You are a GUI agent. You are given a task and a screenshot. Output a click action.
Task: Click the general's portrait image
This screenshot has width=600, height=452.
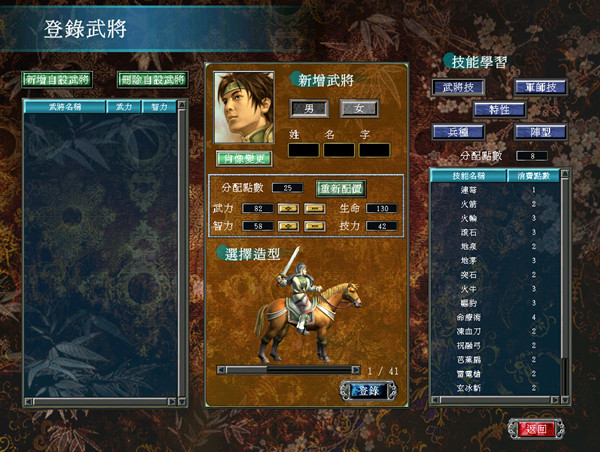pyautogui.click(x=244, y=107)
